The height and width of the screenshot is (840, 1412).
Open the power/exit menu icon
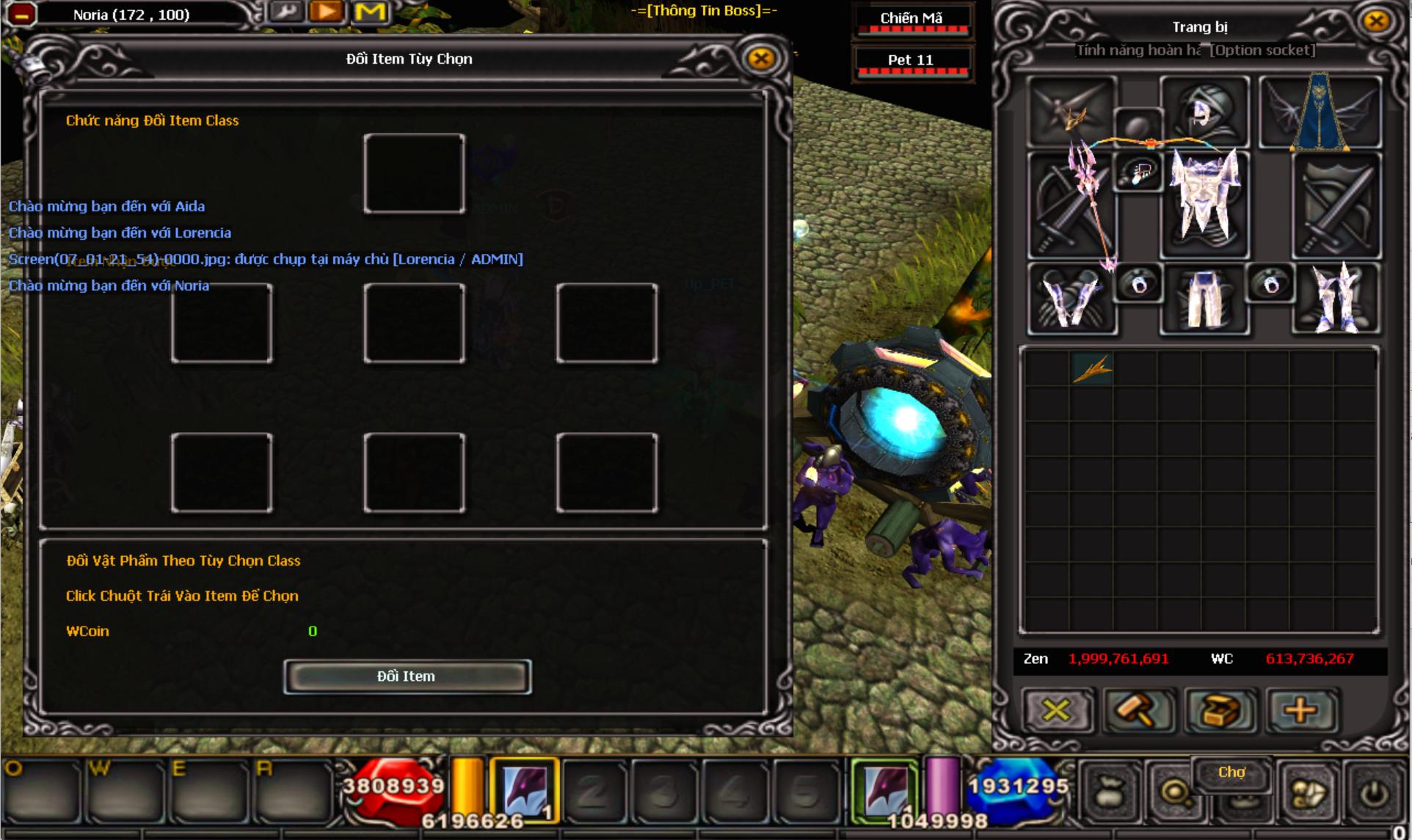pos(1374,794)
